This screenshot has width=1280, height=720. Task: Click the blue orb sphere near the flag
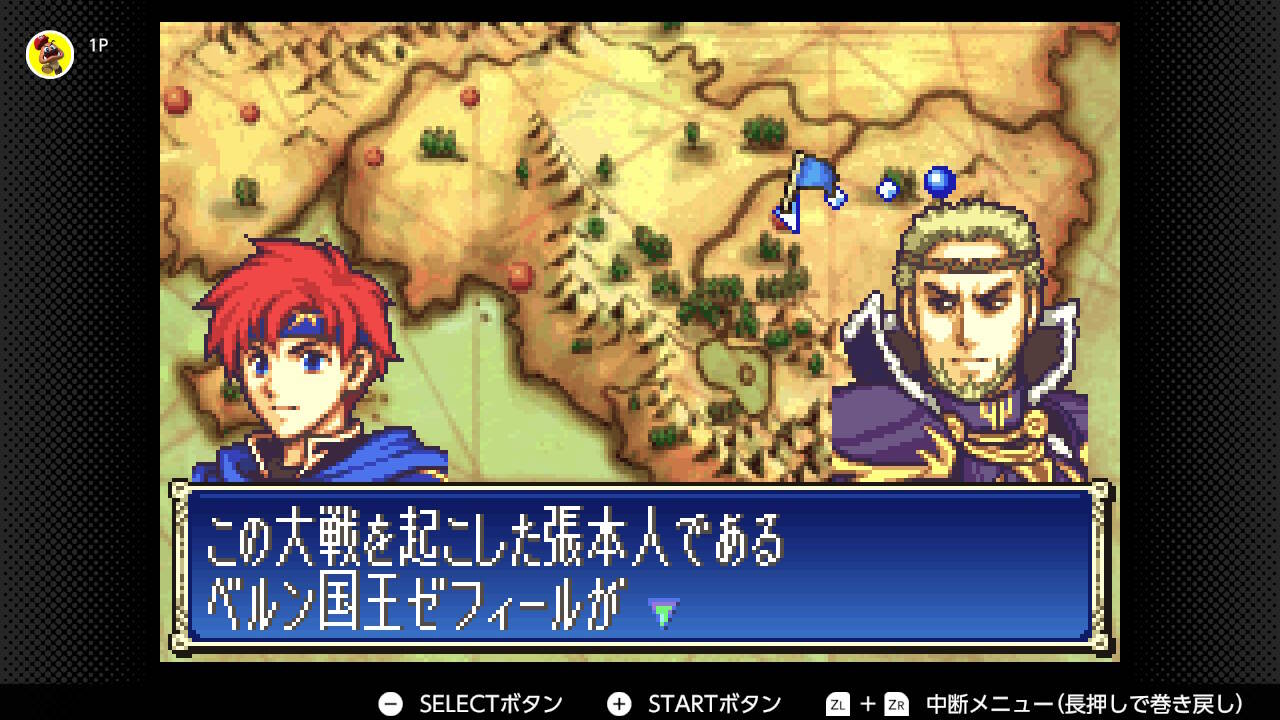click(936, 182)
